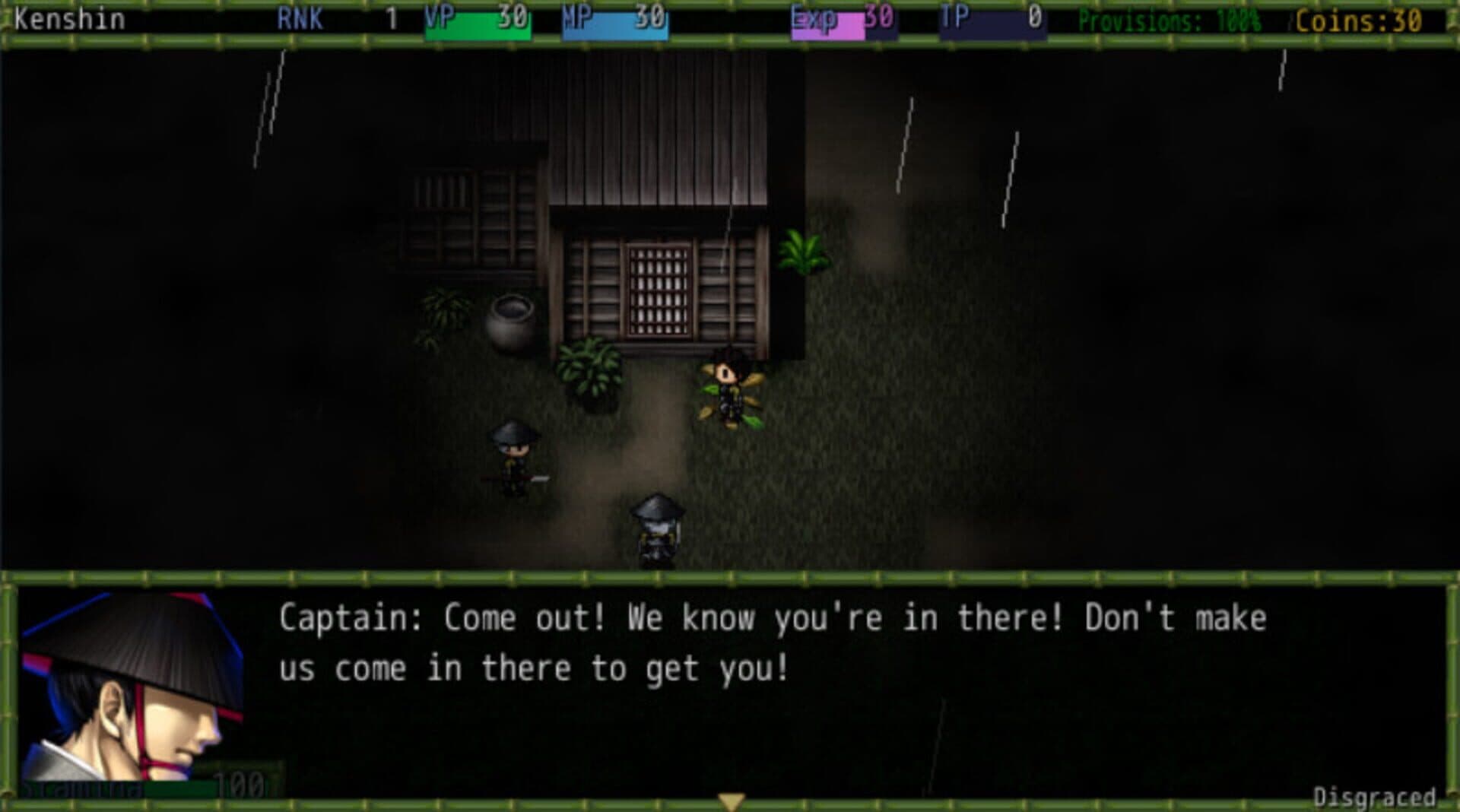This screenshot has width=1460, height=812.
Task: Click the Exp bar showing 30
Action: coord(844,21)
